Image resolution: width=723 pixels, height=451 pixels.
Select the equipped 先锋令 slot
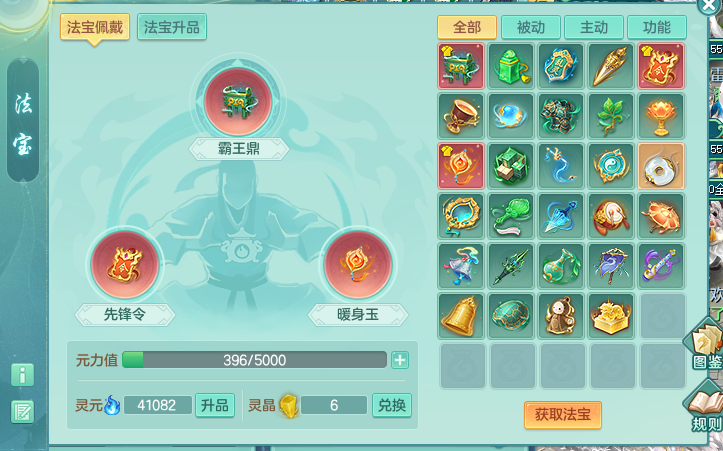point(125,267)
